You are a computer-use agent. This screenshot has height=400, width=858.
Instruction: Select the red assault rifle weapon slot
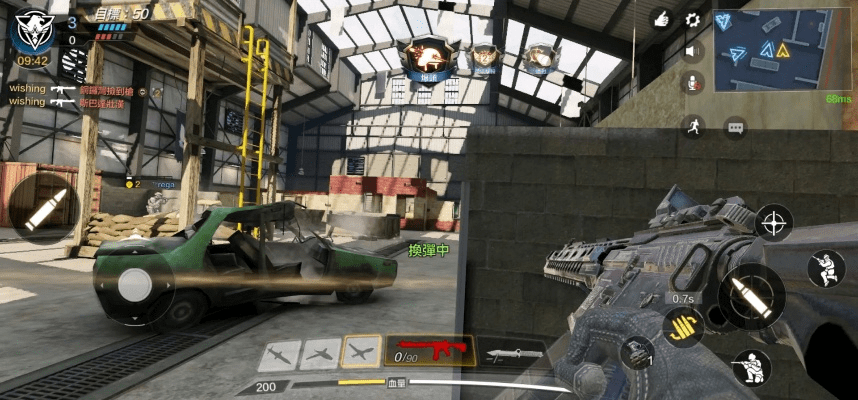pyautogui.click(x=429, y=350)
